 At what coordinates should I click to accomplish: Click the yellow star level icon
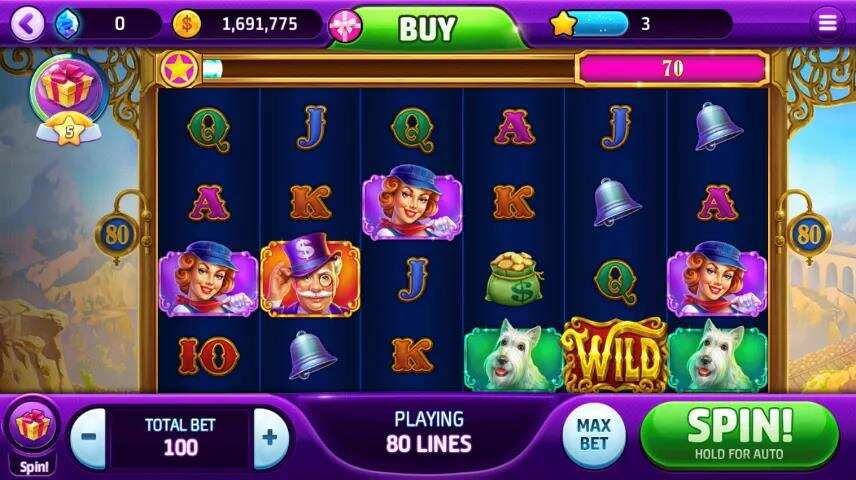pos(563,23)
